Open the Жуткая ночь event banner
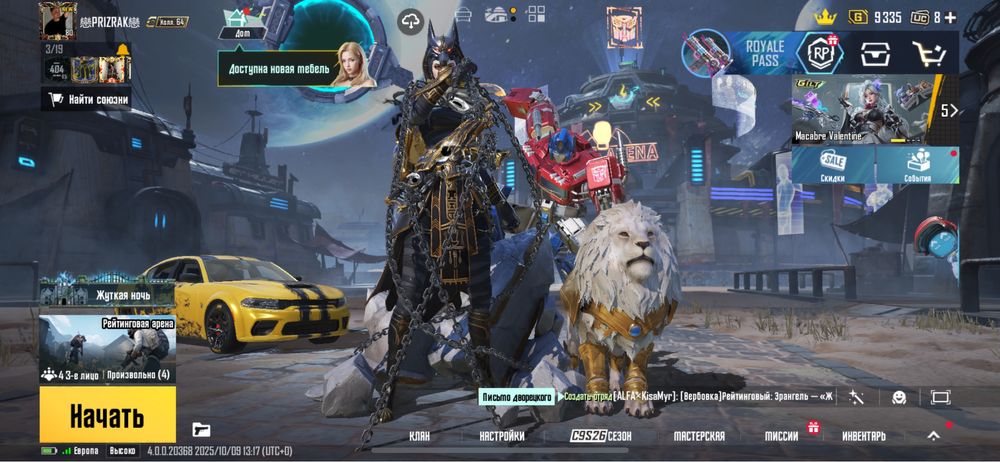 coord(107,292)
